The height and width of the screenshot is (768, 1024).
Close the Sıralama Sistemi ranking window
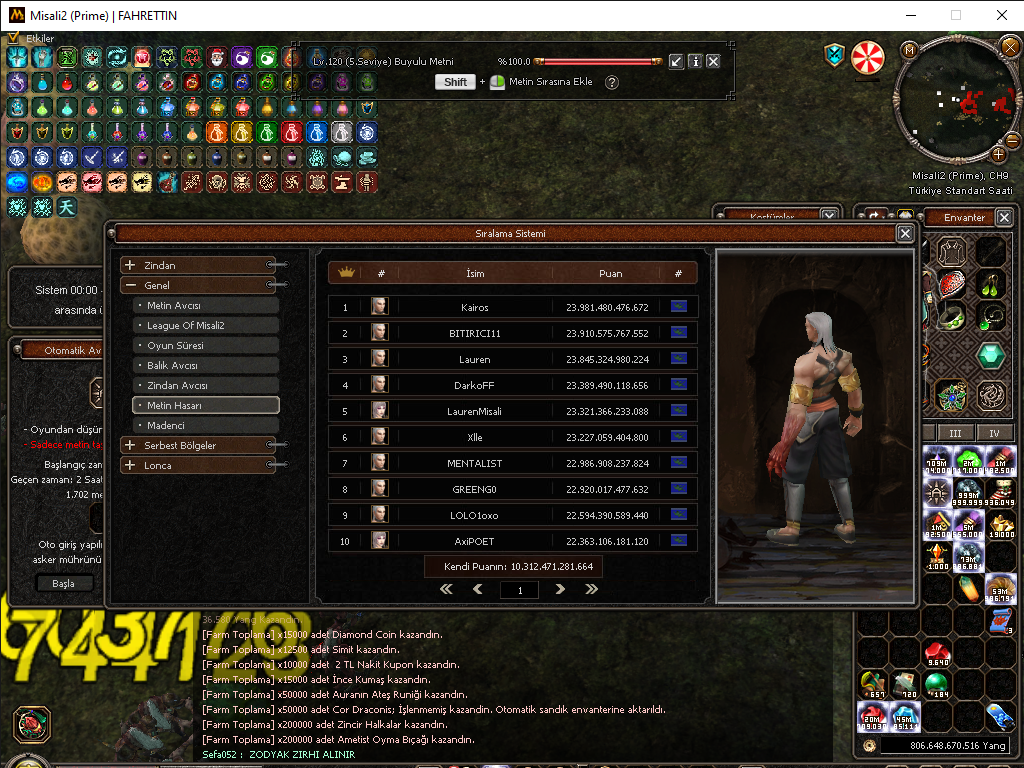[x=904, y=233]
